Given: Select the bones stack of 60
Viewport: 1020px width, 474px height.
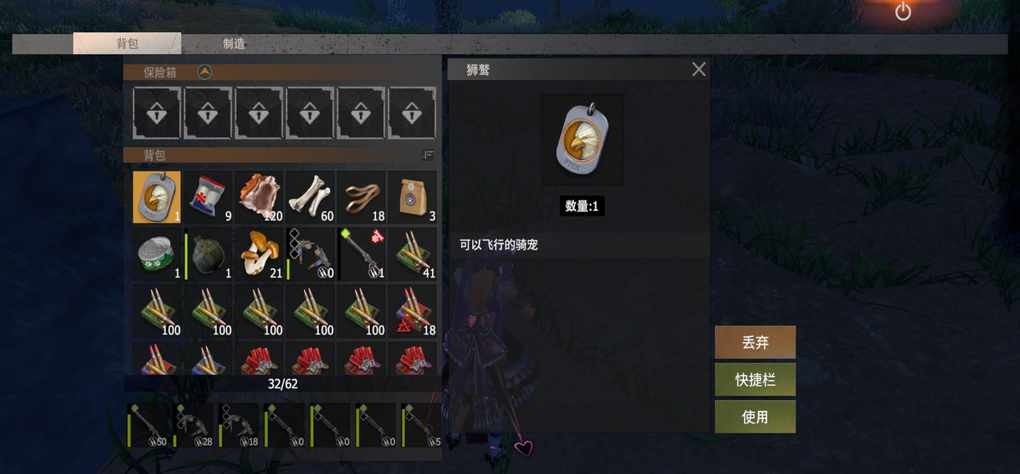Looking at the screenshot, I should click(x=310, y=197).
